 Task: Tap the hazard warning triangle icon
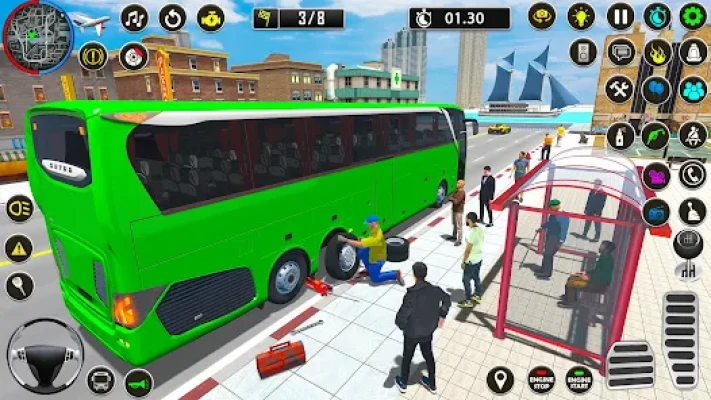[x=18, y=248]
